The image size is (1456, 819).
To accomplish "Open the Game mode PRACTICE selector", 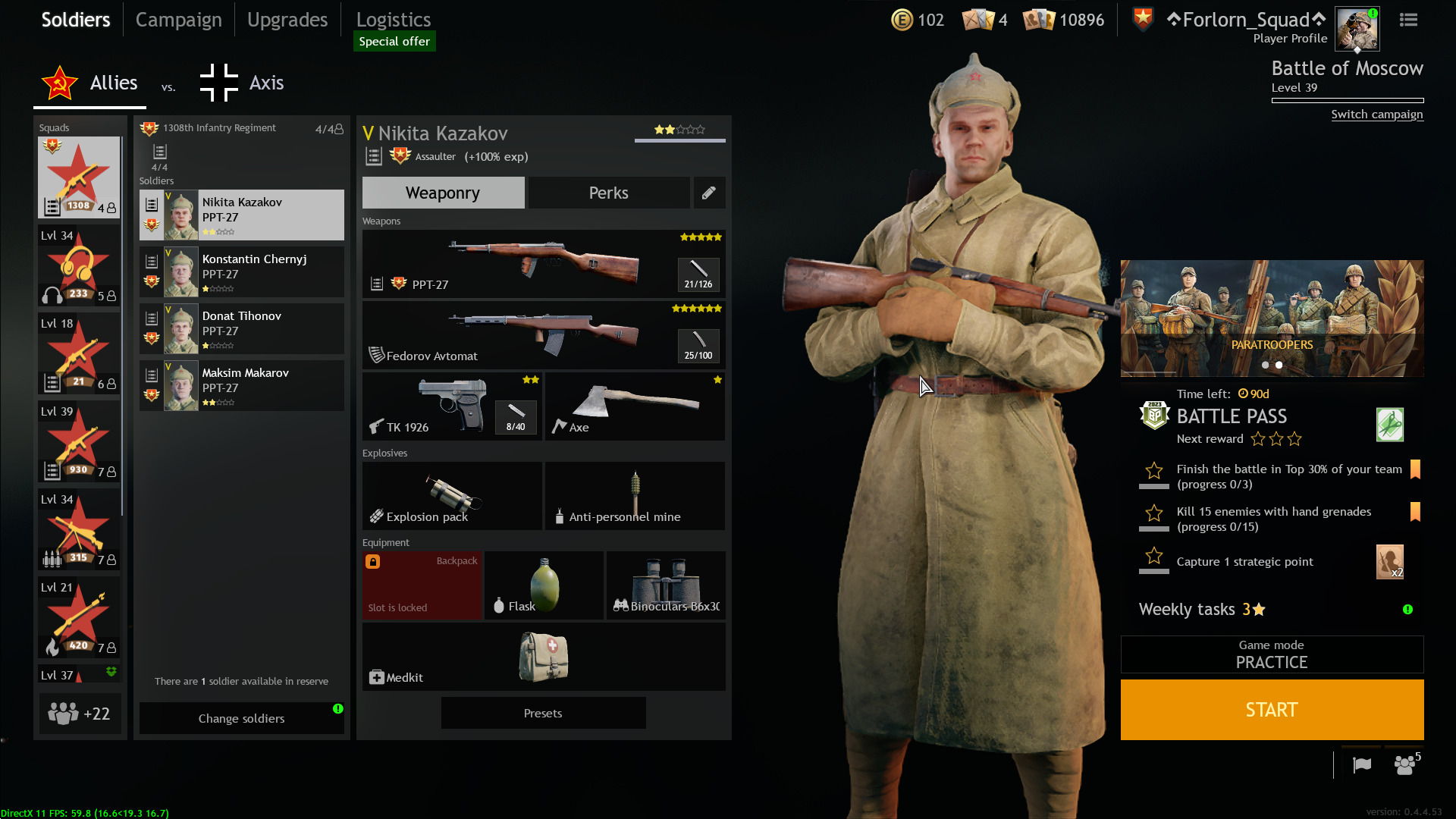I will (x=1272, y=654).
